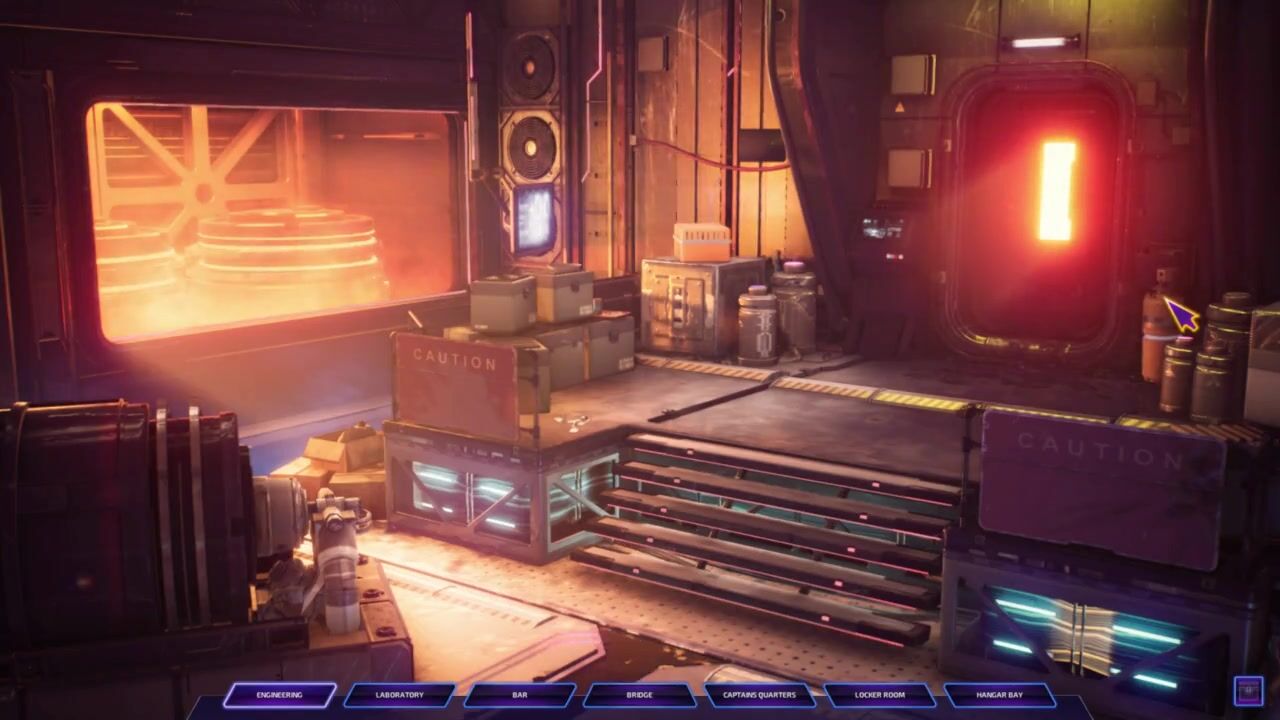The width and height of the screenshot is (1280, 720).
Task: Open the Bridge location tab
Action: [x=639, y=695]
